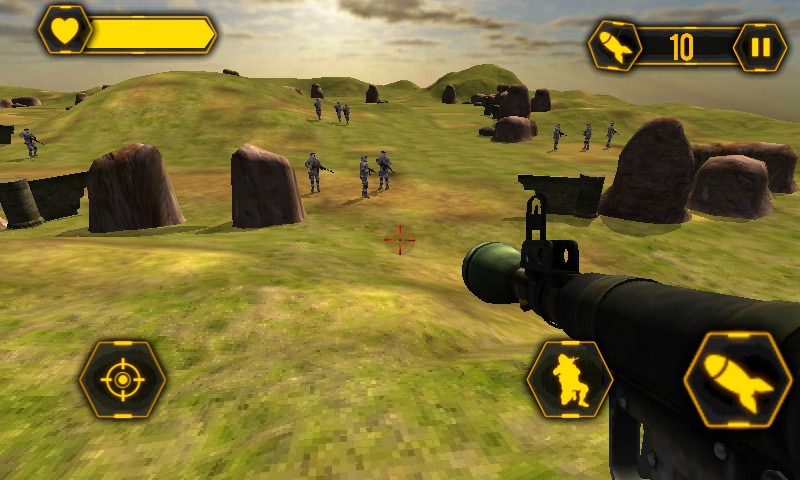Fire a rocket with the missile button
800x480 pixels.
[738, 380]
